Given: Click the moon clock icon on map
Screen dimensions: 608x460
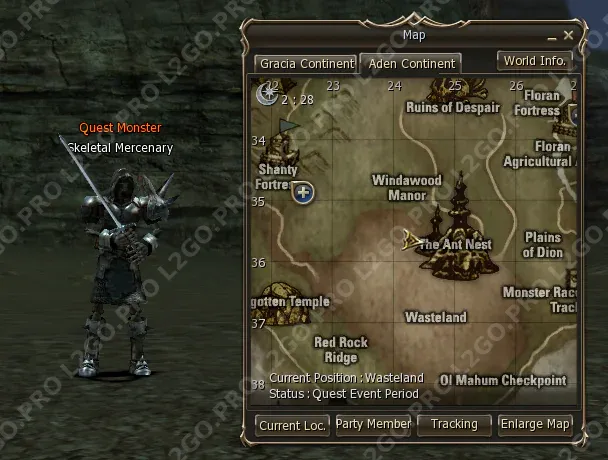Looking at the screenshot, I should point(268,93).
